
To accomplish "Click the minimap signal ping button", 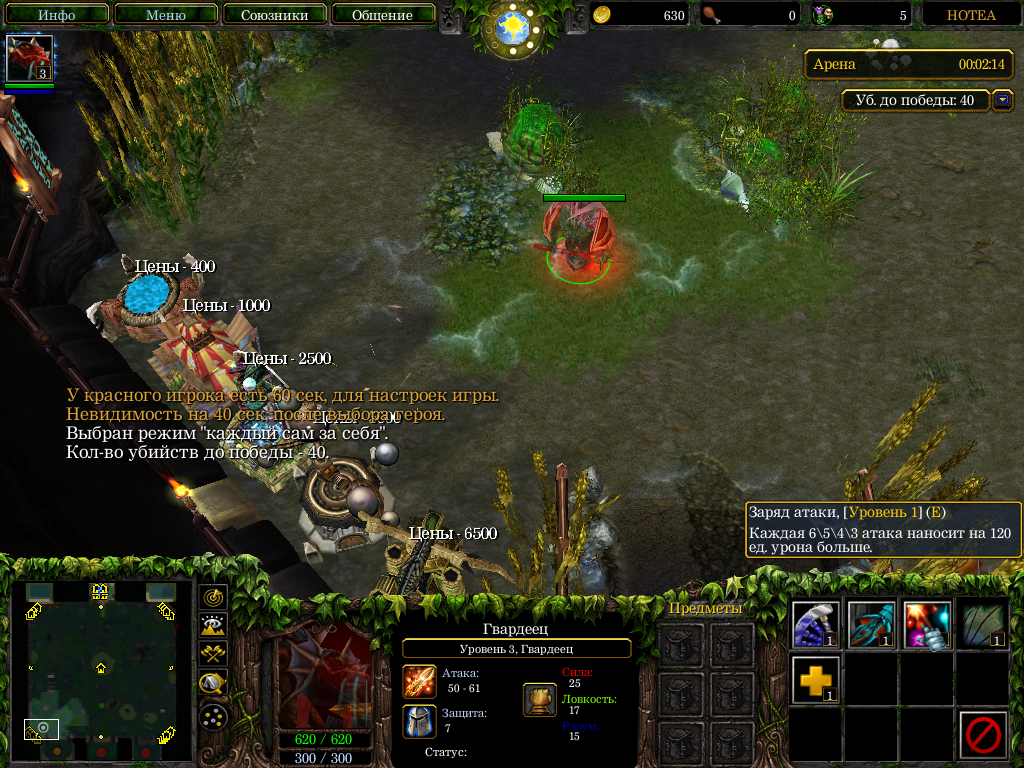I will click(214, 597).
